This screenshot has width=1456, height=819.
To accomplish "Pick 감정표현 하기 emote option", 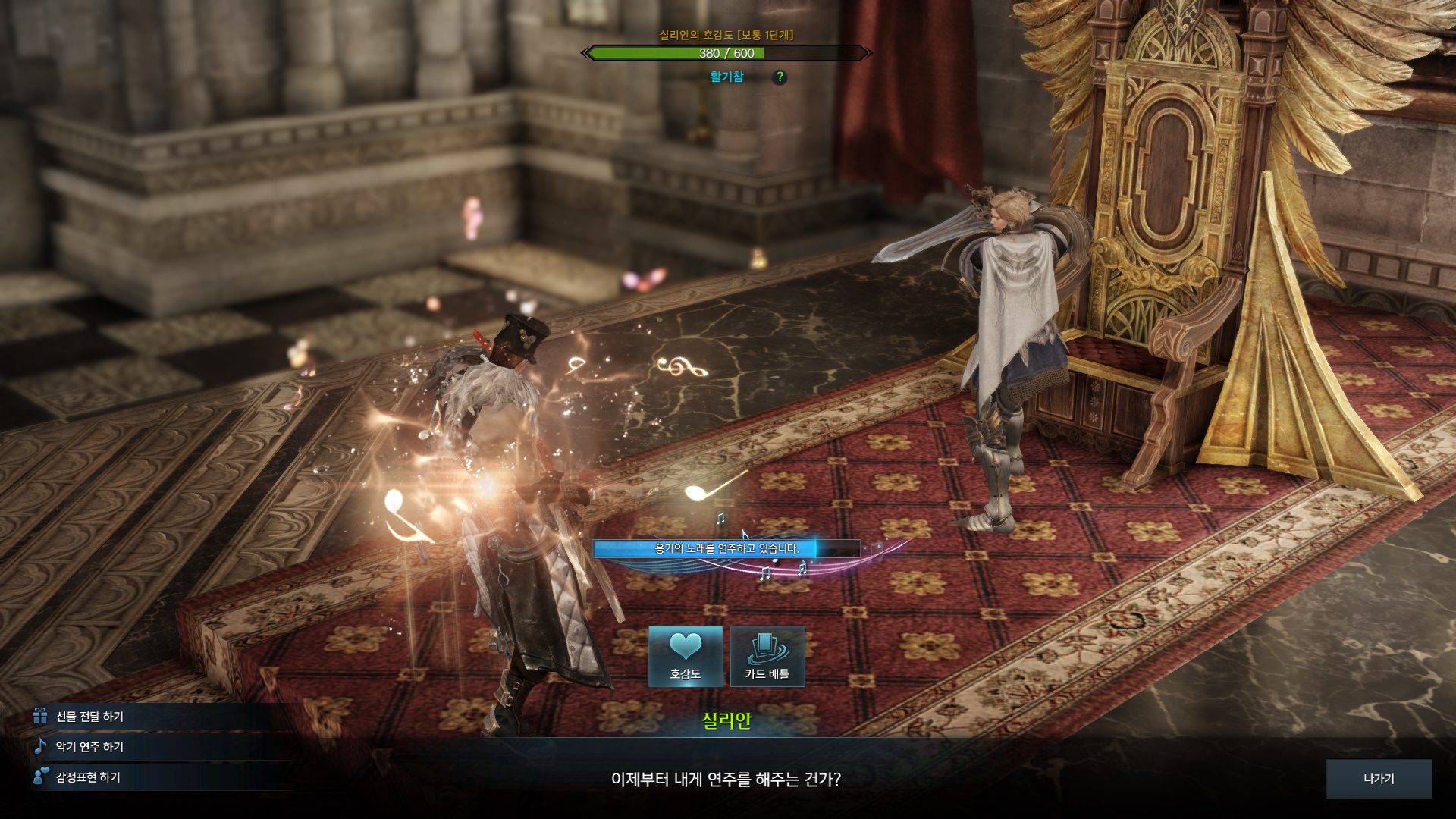I will pos(88,777).
